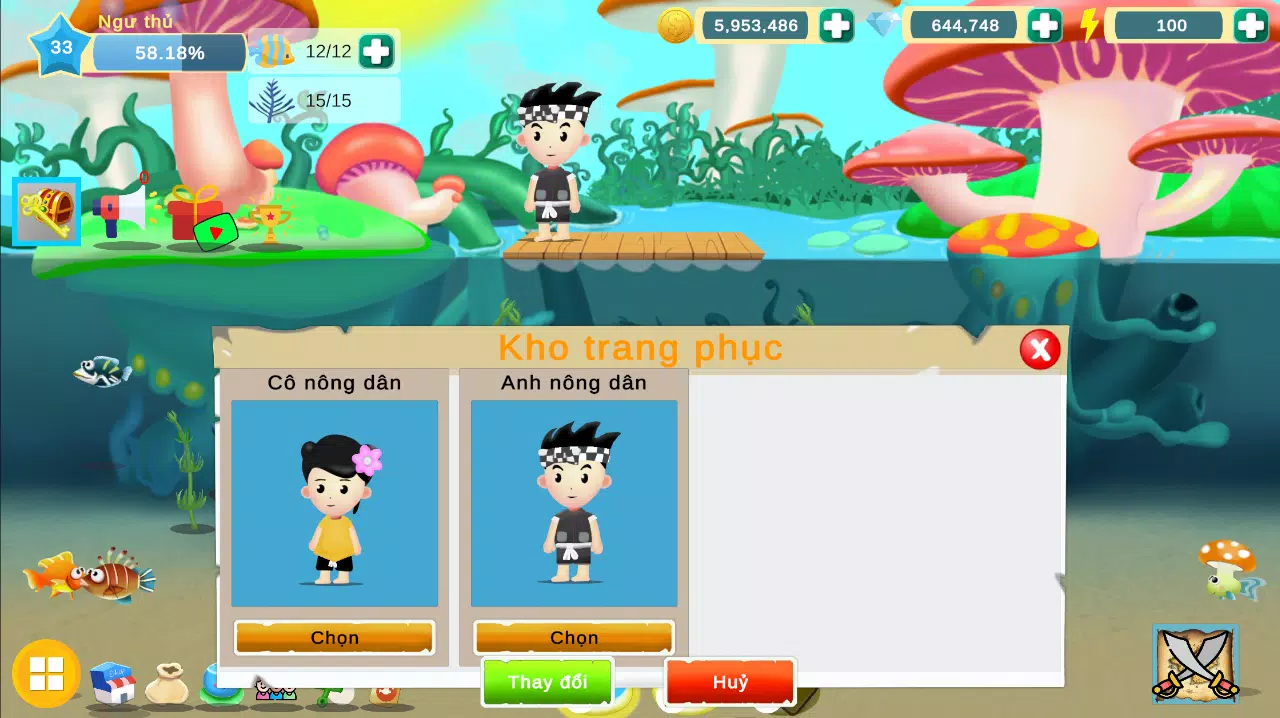Confirm with the green Thay đổi button

[547, 682]
